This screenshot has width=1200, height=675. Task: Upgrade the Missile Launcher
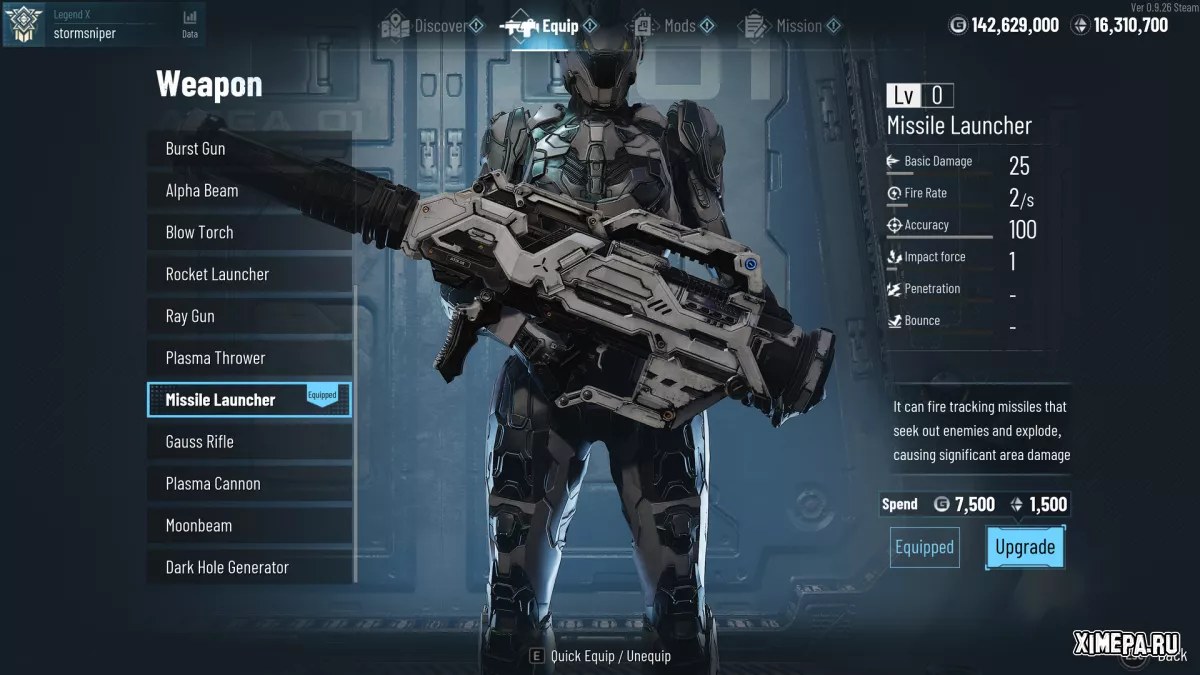pyautogui.click(x=1025, y=547)
